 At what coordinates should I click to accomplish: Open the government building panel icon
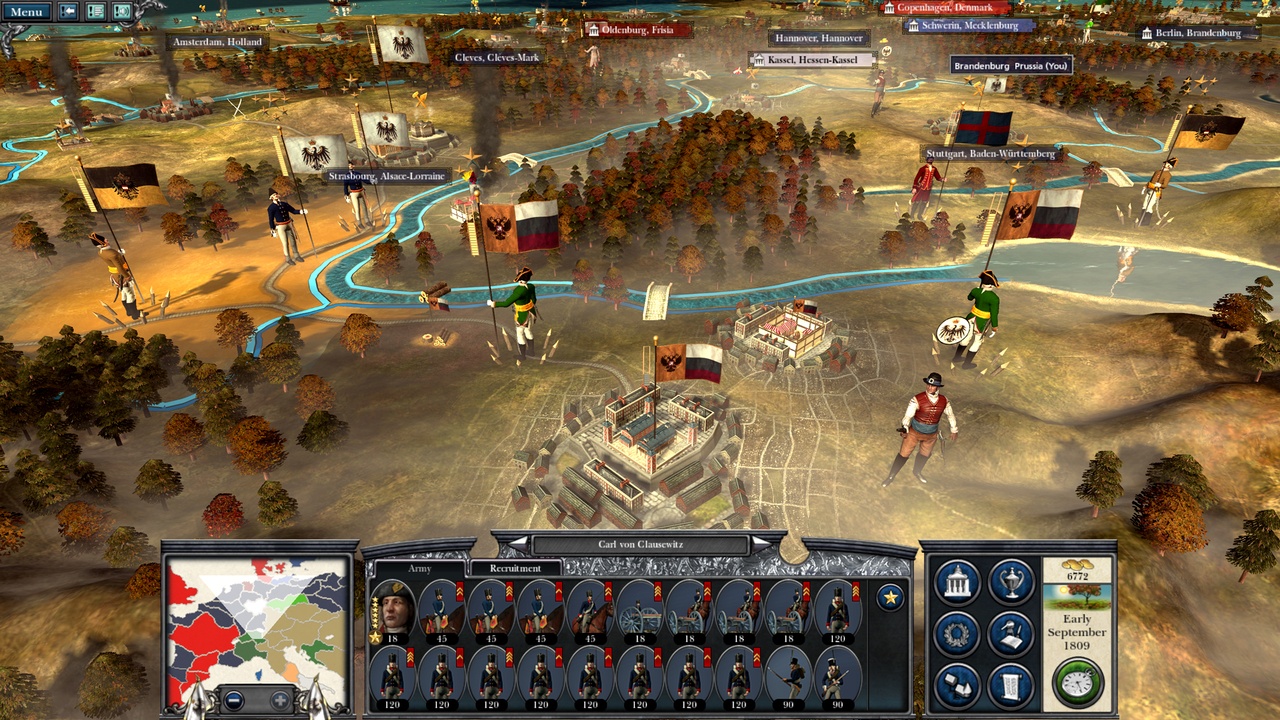coord(957,583)
